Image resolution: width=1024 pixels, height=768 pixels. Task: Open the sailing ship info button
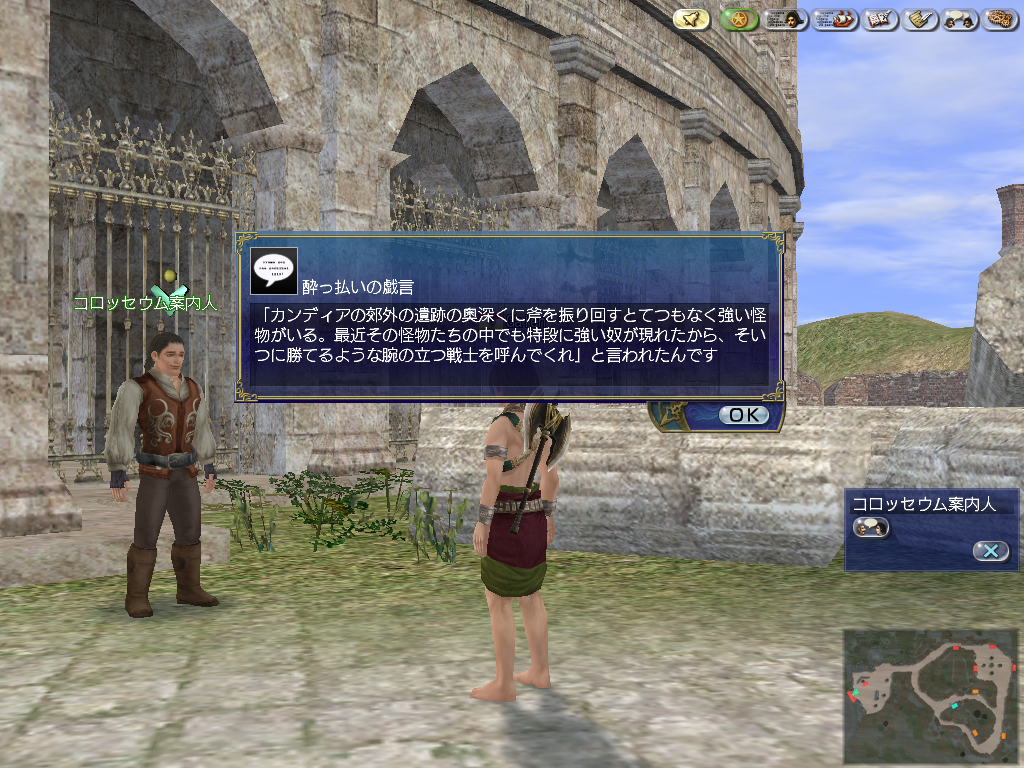tap(836, 19)
